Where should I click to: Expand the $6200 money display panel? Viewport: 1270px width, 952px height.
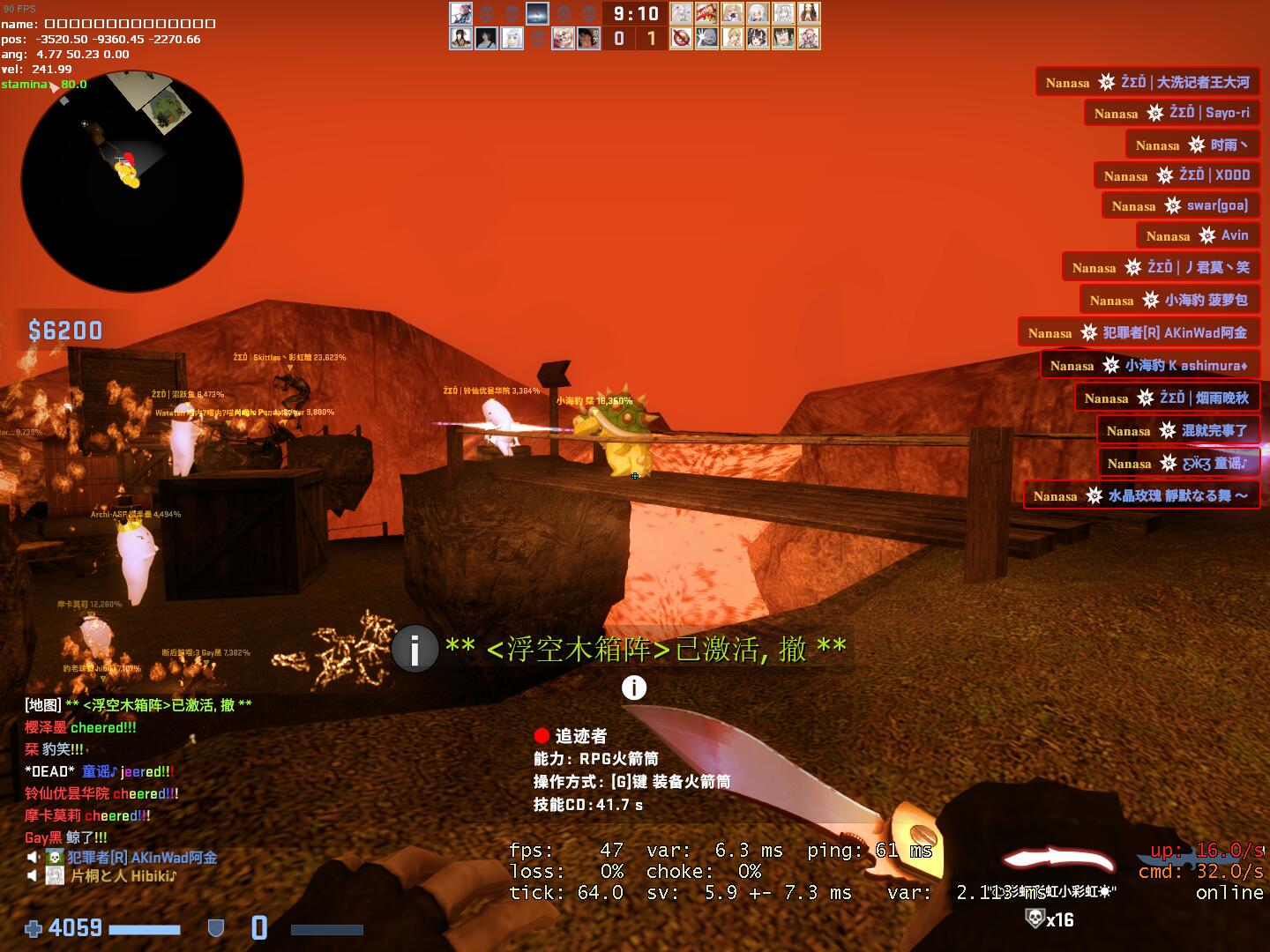63,331
